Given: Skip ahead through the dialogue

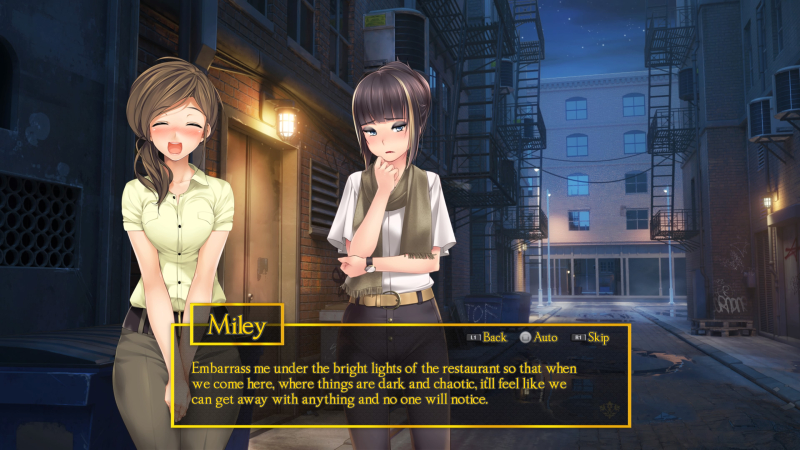Looking at the screenshot, I should (x=597, y=337).
